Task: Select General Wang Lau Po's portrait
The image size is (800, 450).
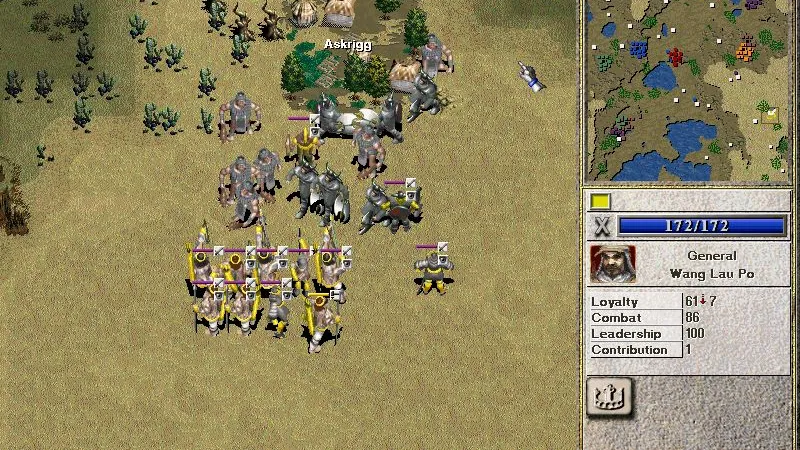Action: coord(612,265)
